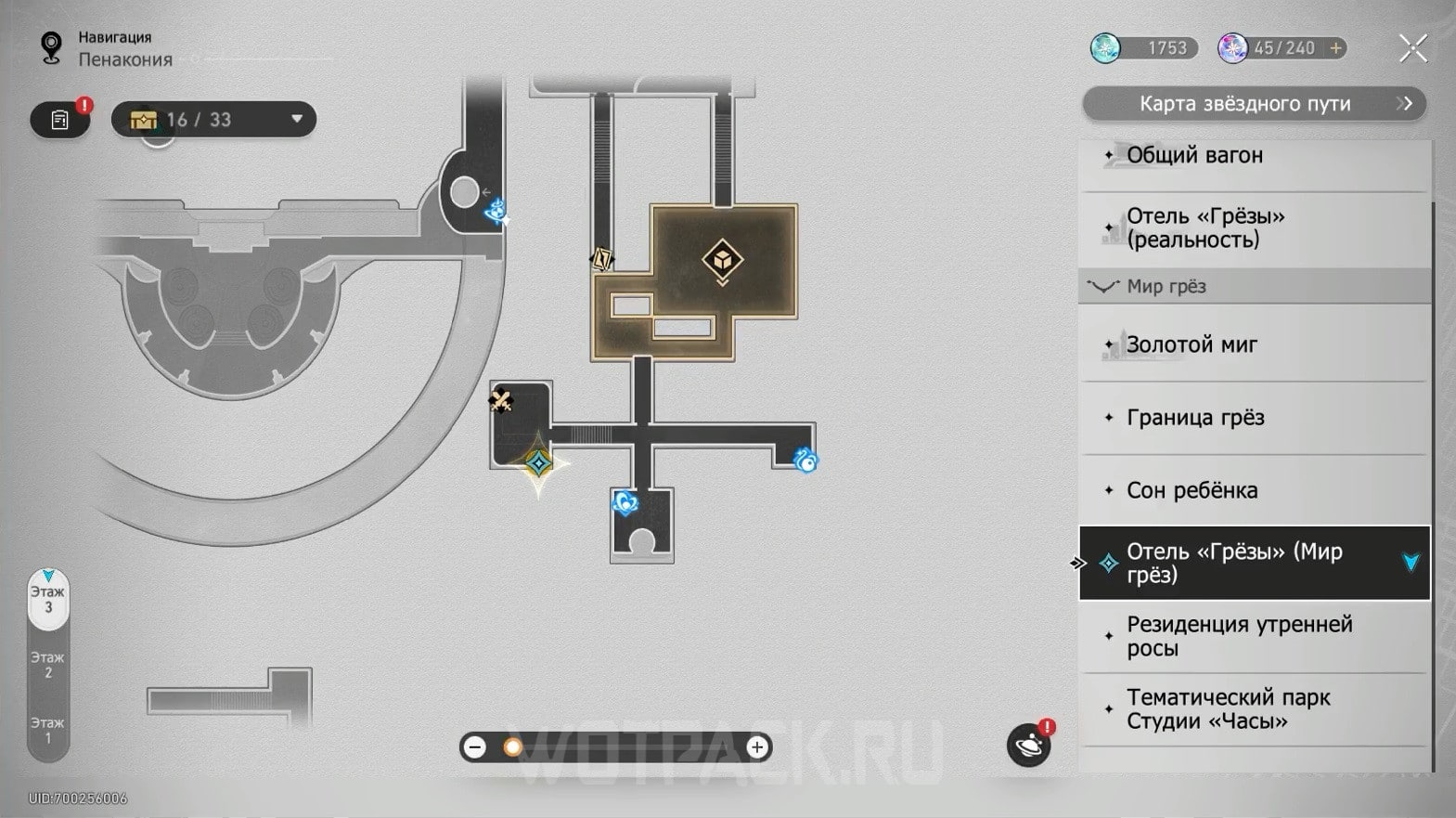Click the plus next to 45/240 counter
Viewport: 1456px width, 818px height.
point(1335,47)
